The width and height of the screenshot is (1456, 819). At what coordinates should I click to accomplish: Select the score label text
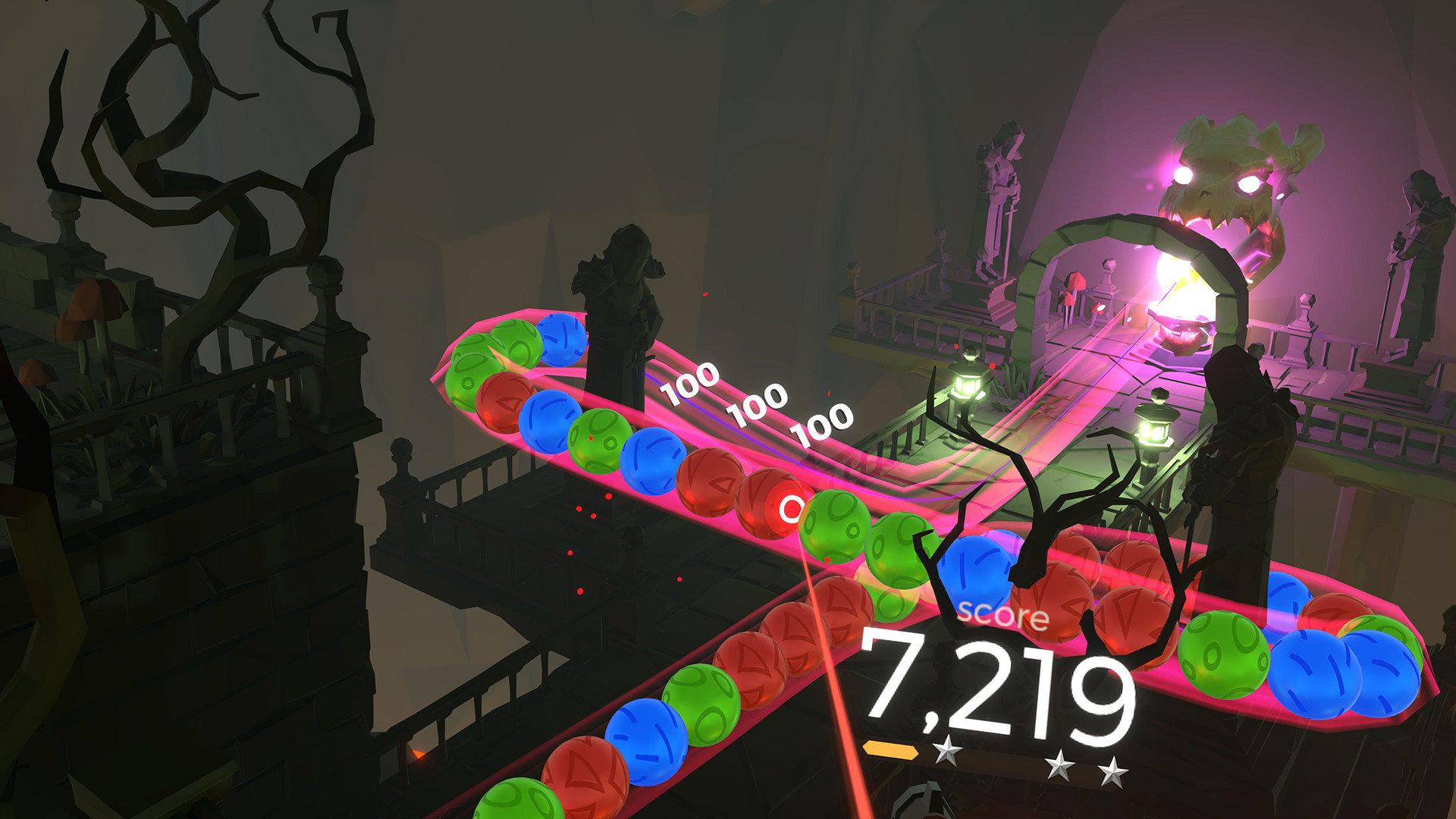click(1003, 616)
